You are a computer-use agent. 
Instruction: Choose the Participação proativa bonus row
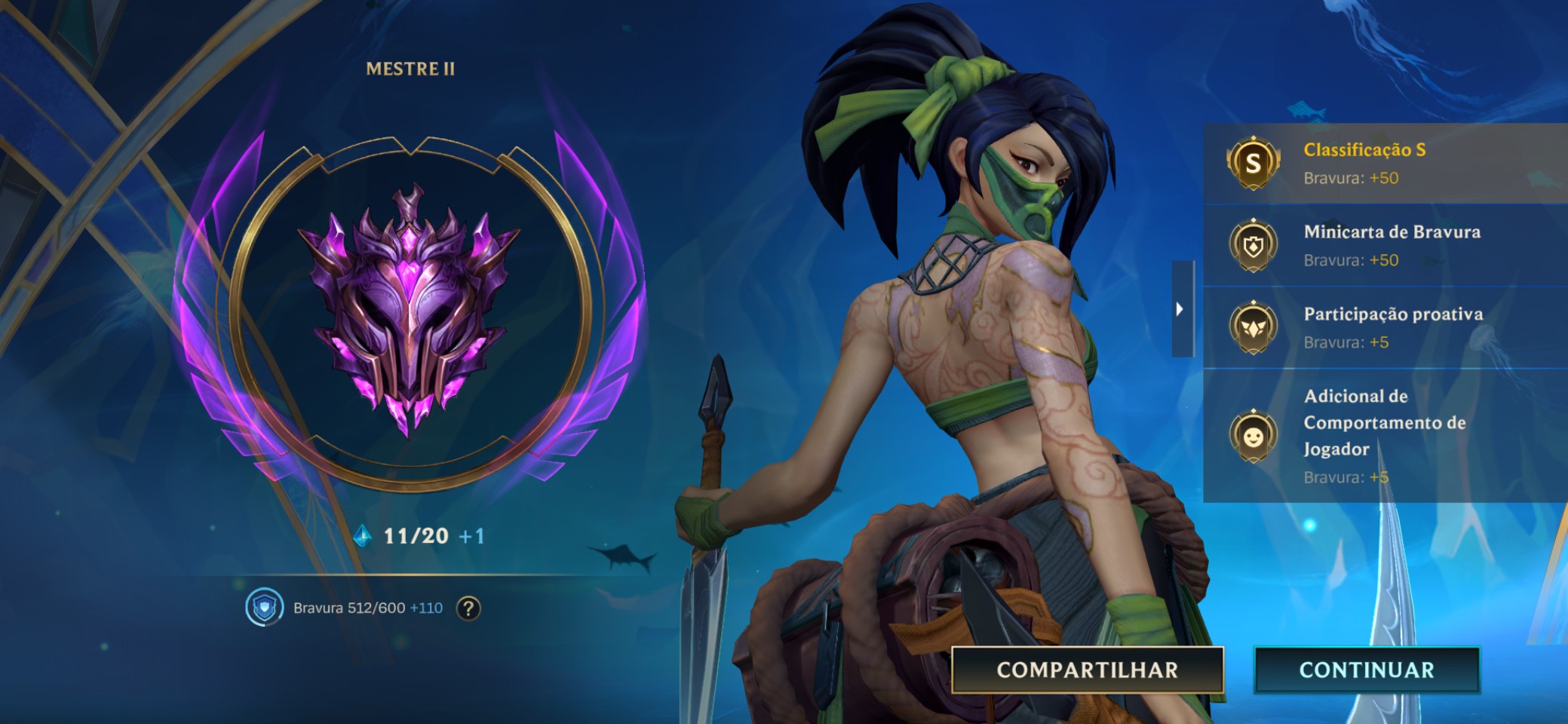click(1384, 327)
